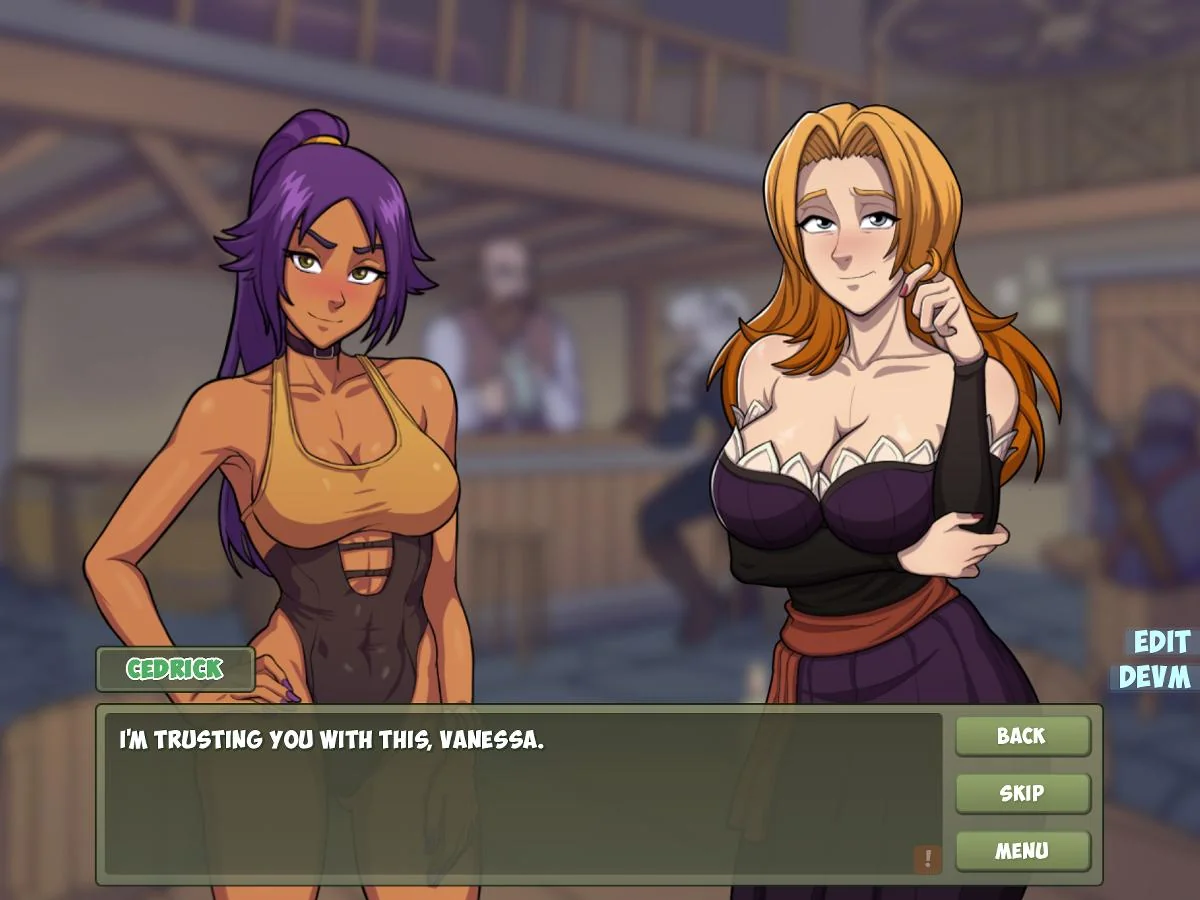Screen dimensions: 1200x900
Task: Click the exclamation mark icon
Action: 928,858
